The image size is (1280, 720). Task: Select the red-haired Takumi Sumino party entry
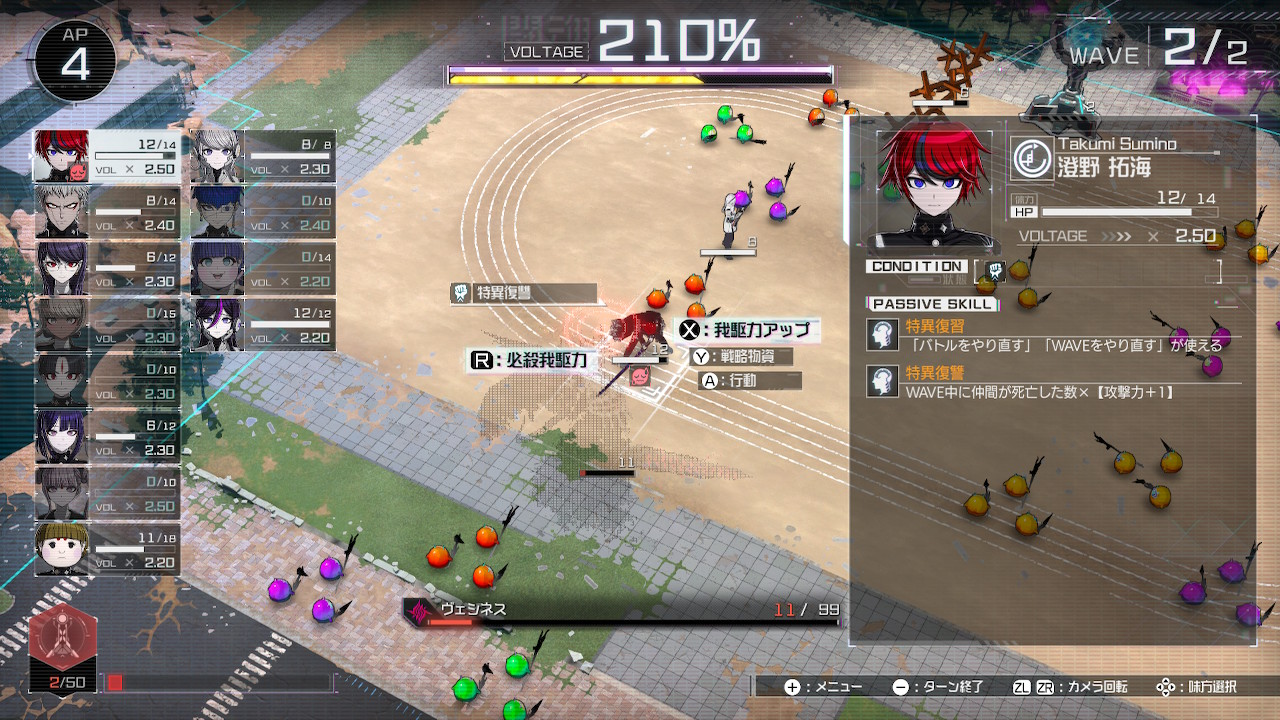pyautogui.click(x=107, y=156)
